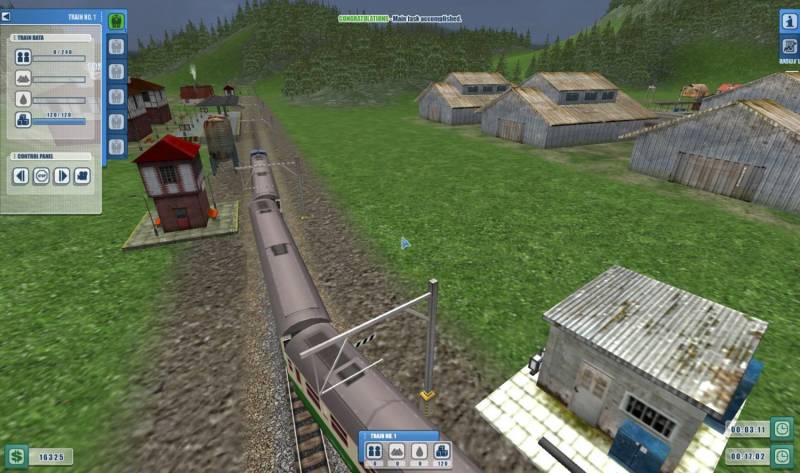Select the green active train tab
Image resolution: width=800 pixels, height=473 pixels.
[x=116, y=21]
